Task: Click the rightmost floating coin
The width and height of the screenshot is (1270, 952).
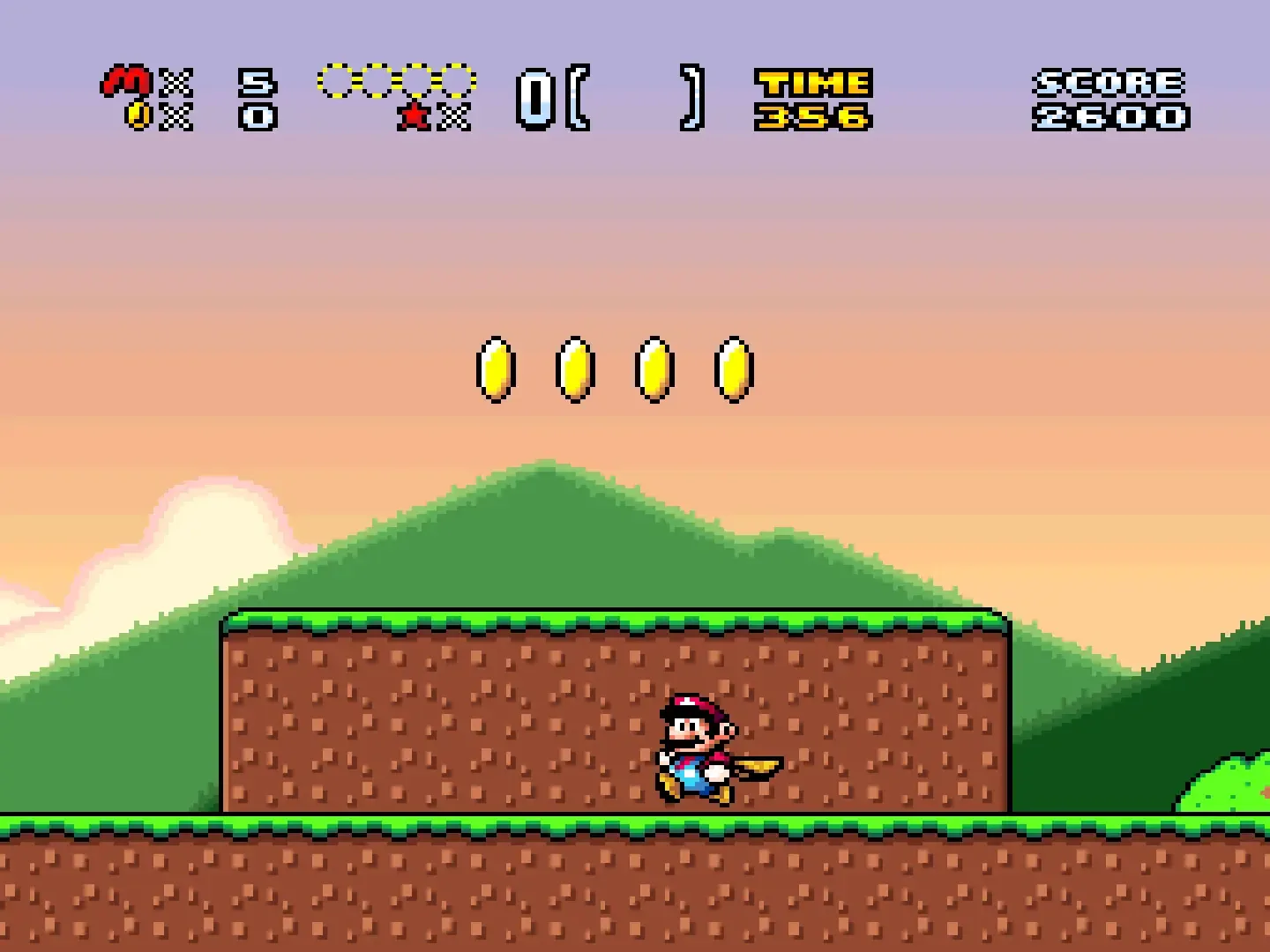Action: point(732,368)
